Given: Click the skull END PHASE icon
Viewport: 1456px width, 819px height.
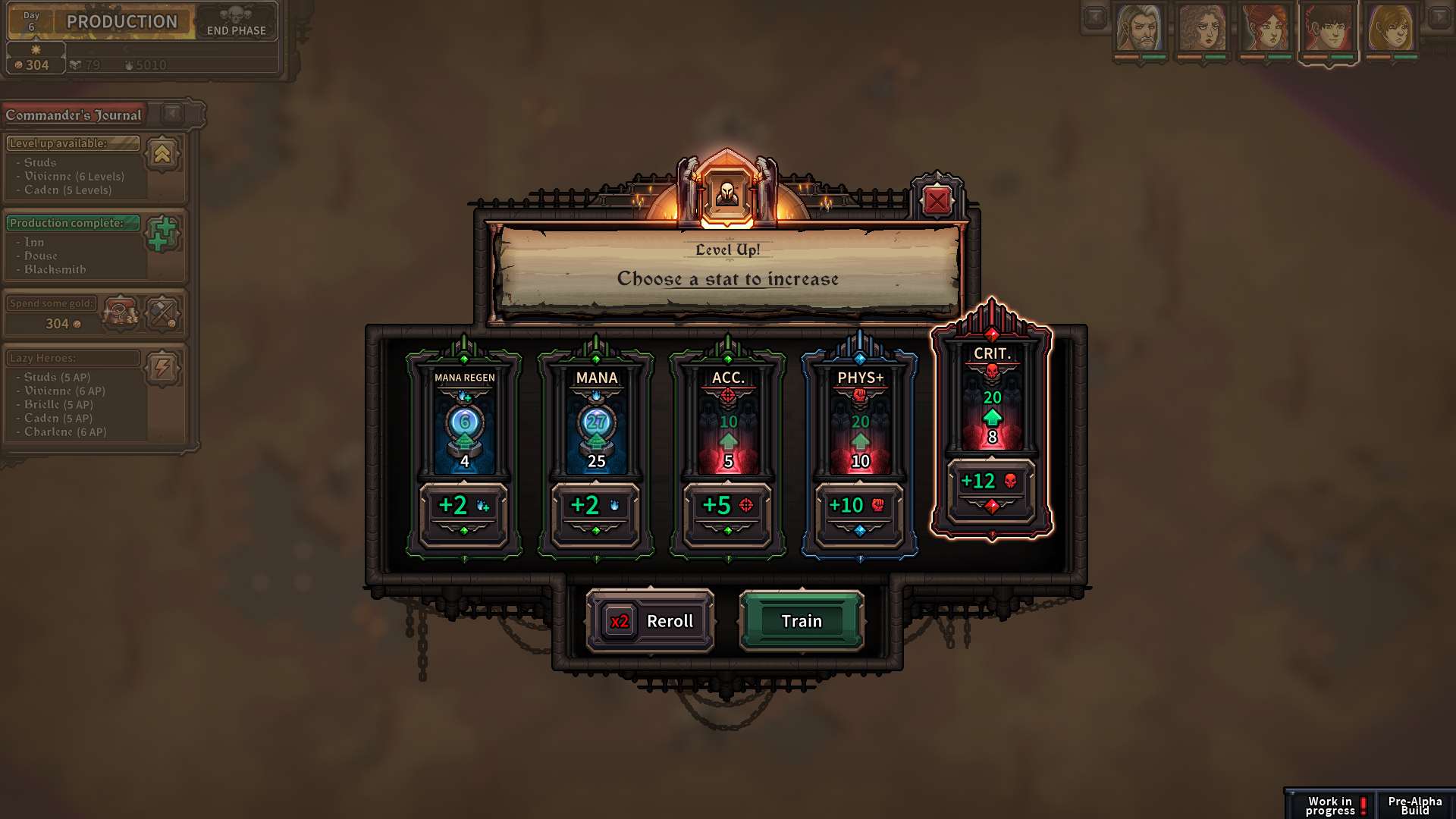Looking at the screenshot, I should click(x=236, y=14).
